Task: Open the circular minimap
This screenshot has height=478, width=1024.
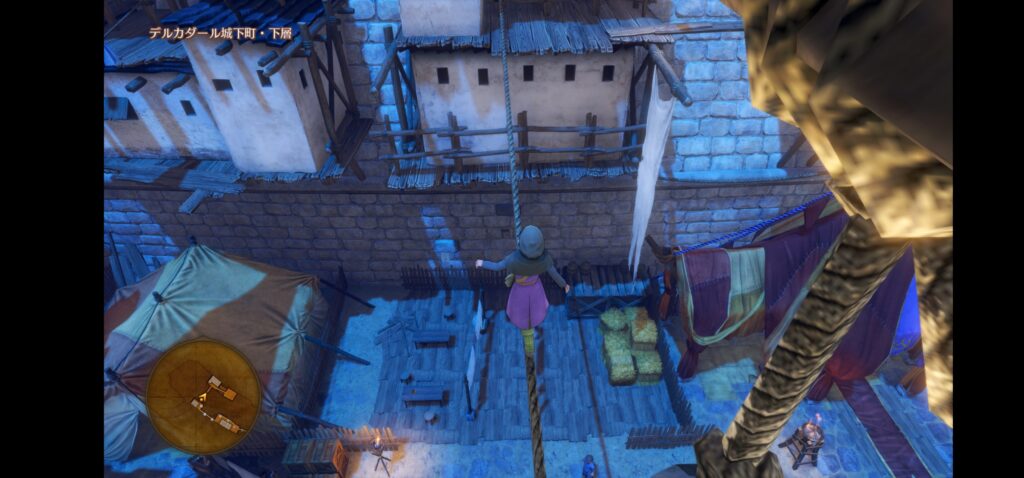Action: (x=203, y=396)
